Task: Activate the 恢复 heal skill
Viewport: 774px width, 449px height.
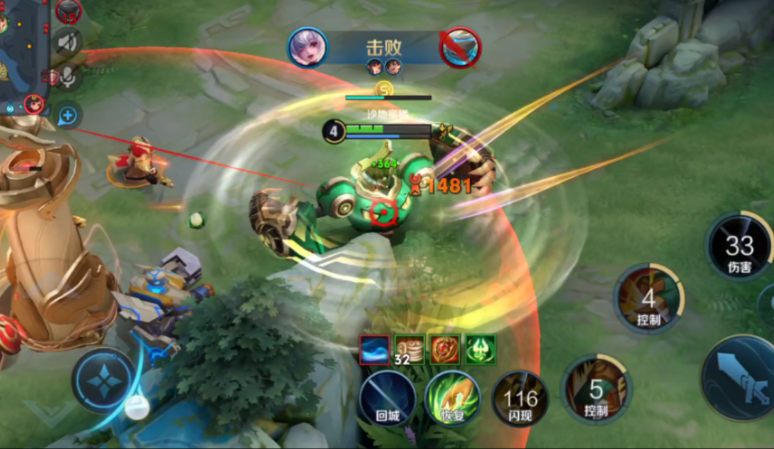Action: pos(452,398)
